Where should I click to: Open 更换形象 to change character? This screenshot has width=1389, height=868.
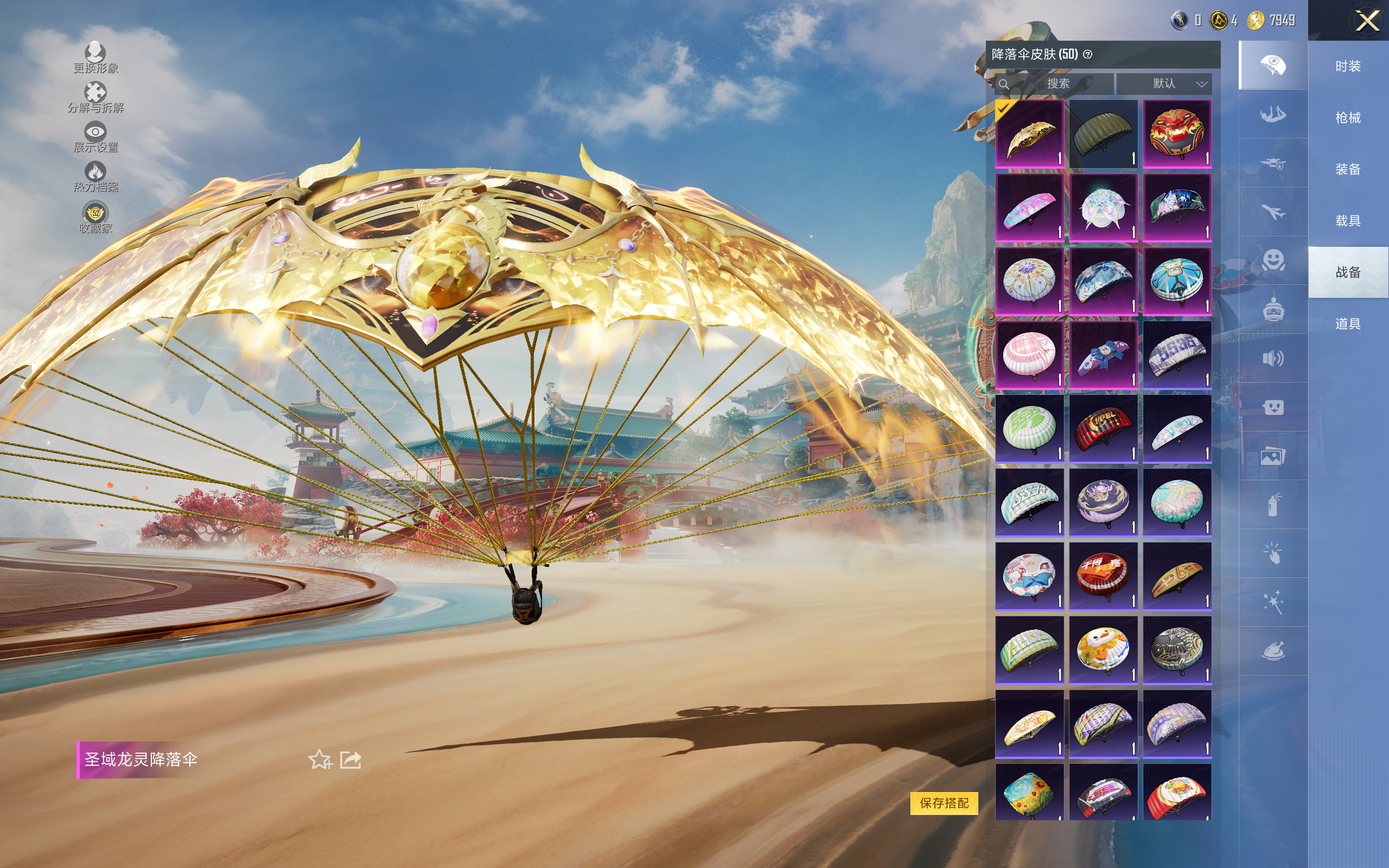click(x=95, y=58)
